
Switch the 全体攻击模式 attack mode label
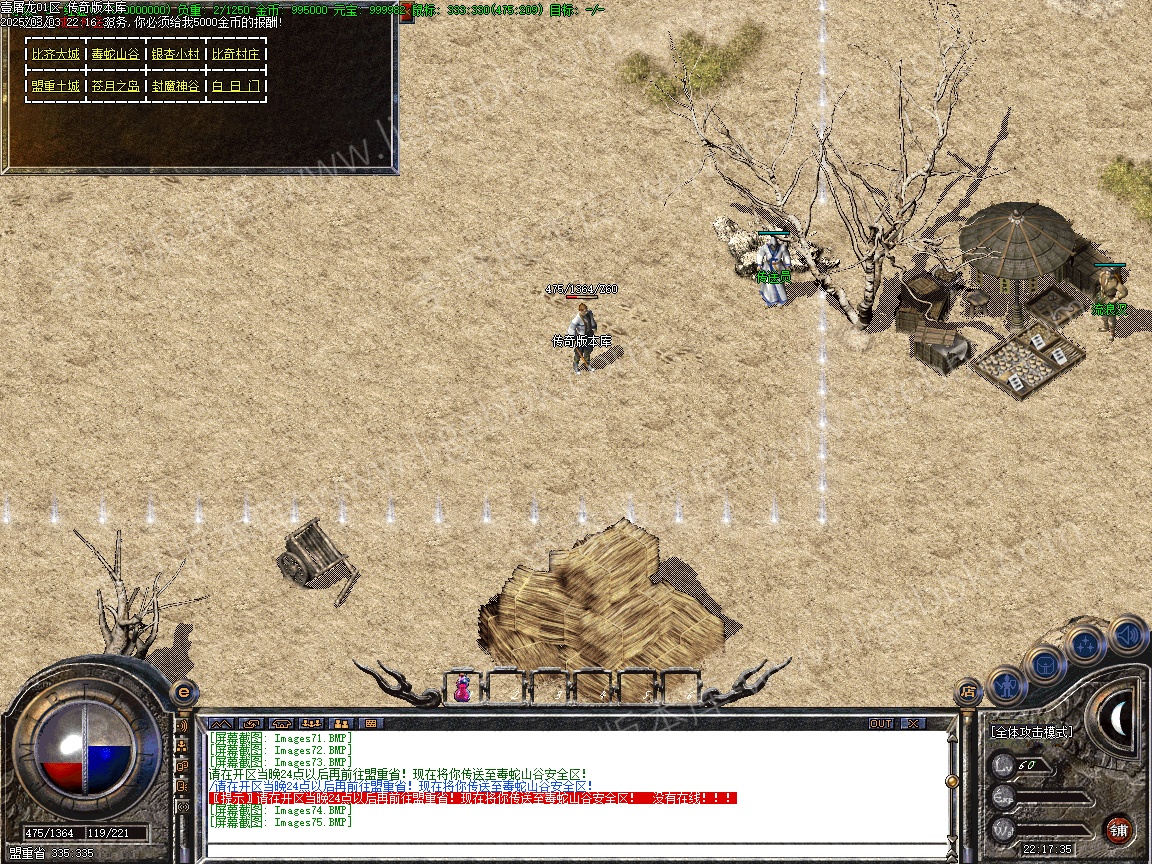point(1031,732)
